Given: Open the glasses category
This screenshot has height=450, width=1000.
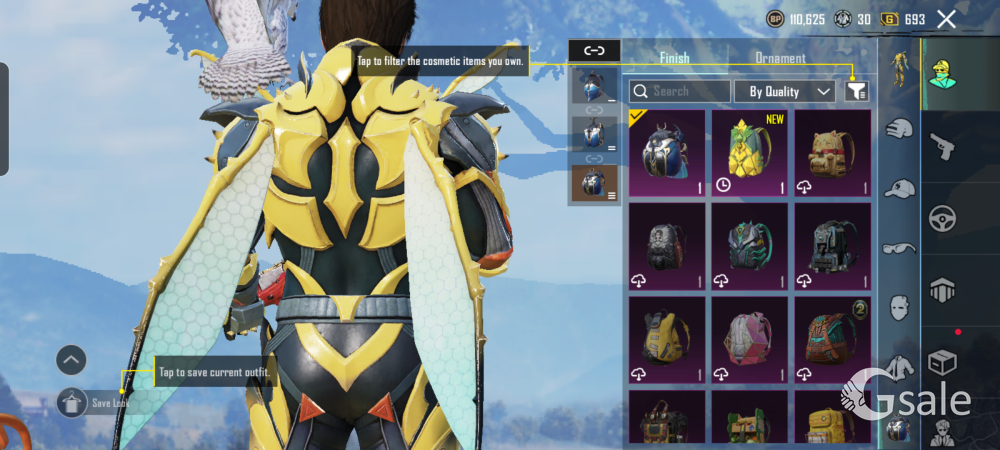Looking at the screenshot, I should [x=900, y=246].
